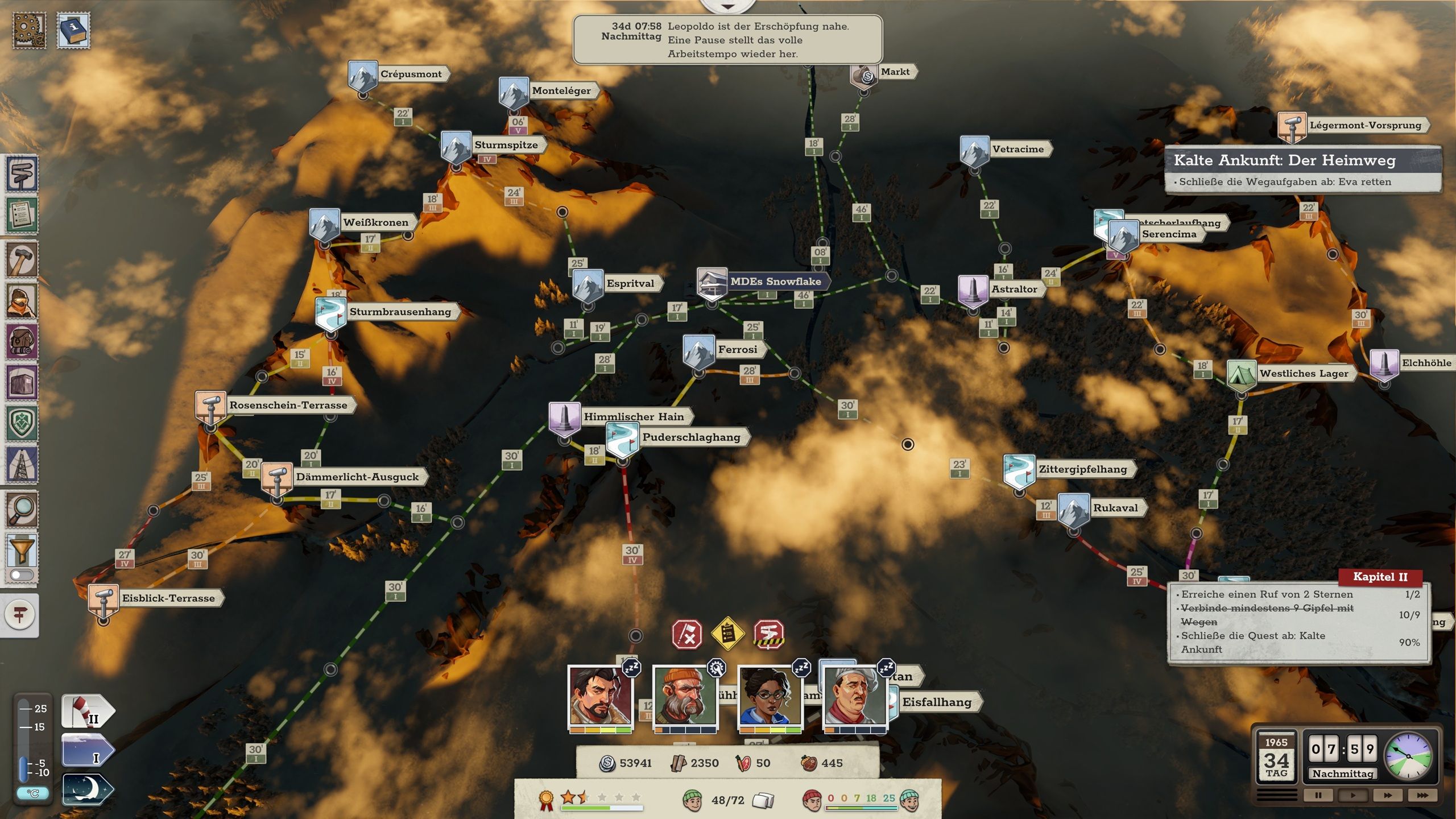Open the magnifying glass search tool
Viewport: 1456px width, 819px height.
[22, 509]
